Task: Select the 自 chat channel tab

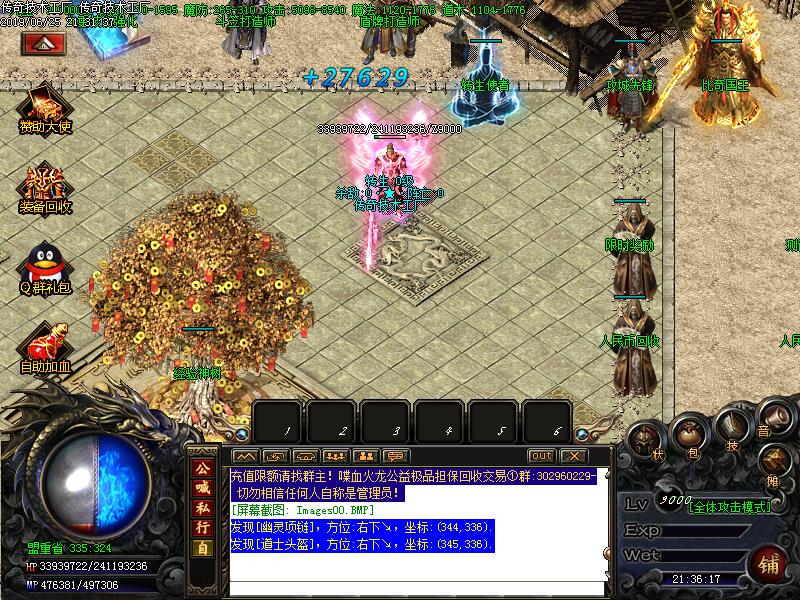Action: coord(202,548)
